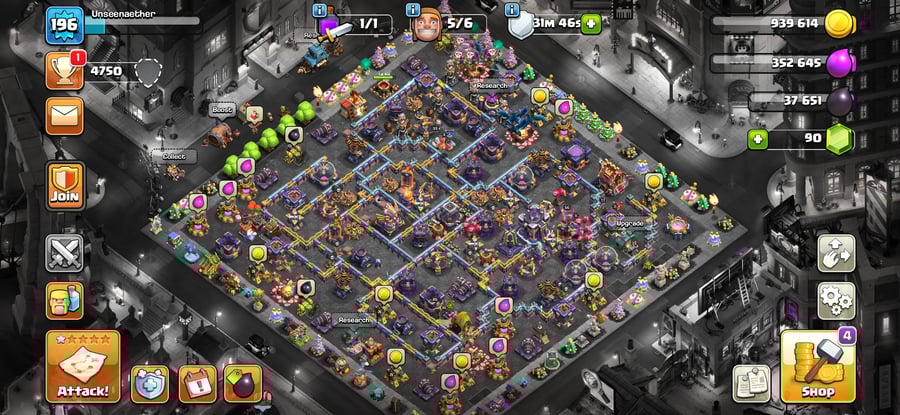
Task: Open the village layout editor hand icon
Action: coord(836,254)
